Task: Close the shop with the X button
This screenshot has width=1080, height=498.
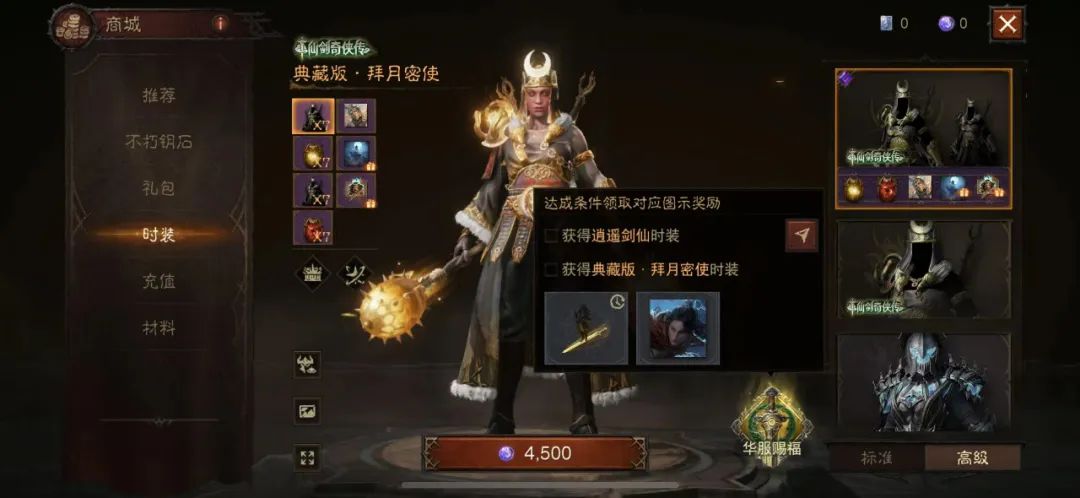Action: pos(1006,23)
